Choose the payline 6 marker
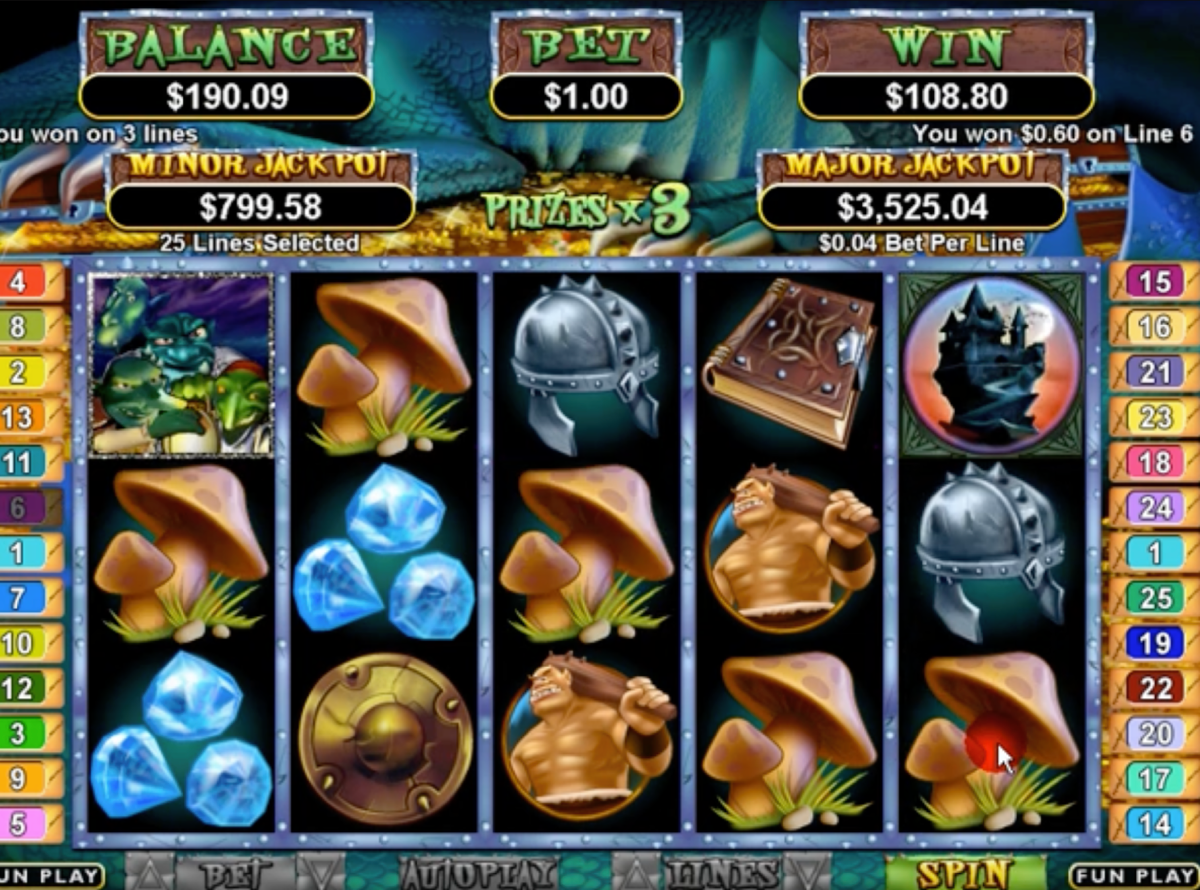This screenshot has width=1200, height=890. 24,508
